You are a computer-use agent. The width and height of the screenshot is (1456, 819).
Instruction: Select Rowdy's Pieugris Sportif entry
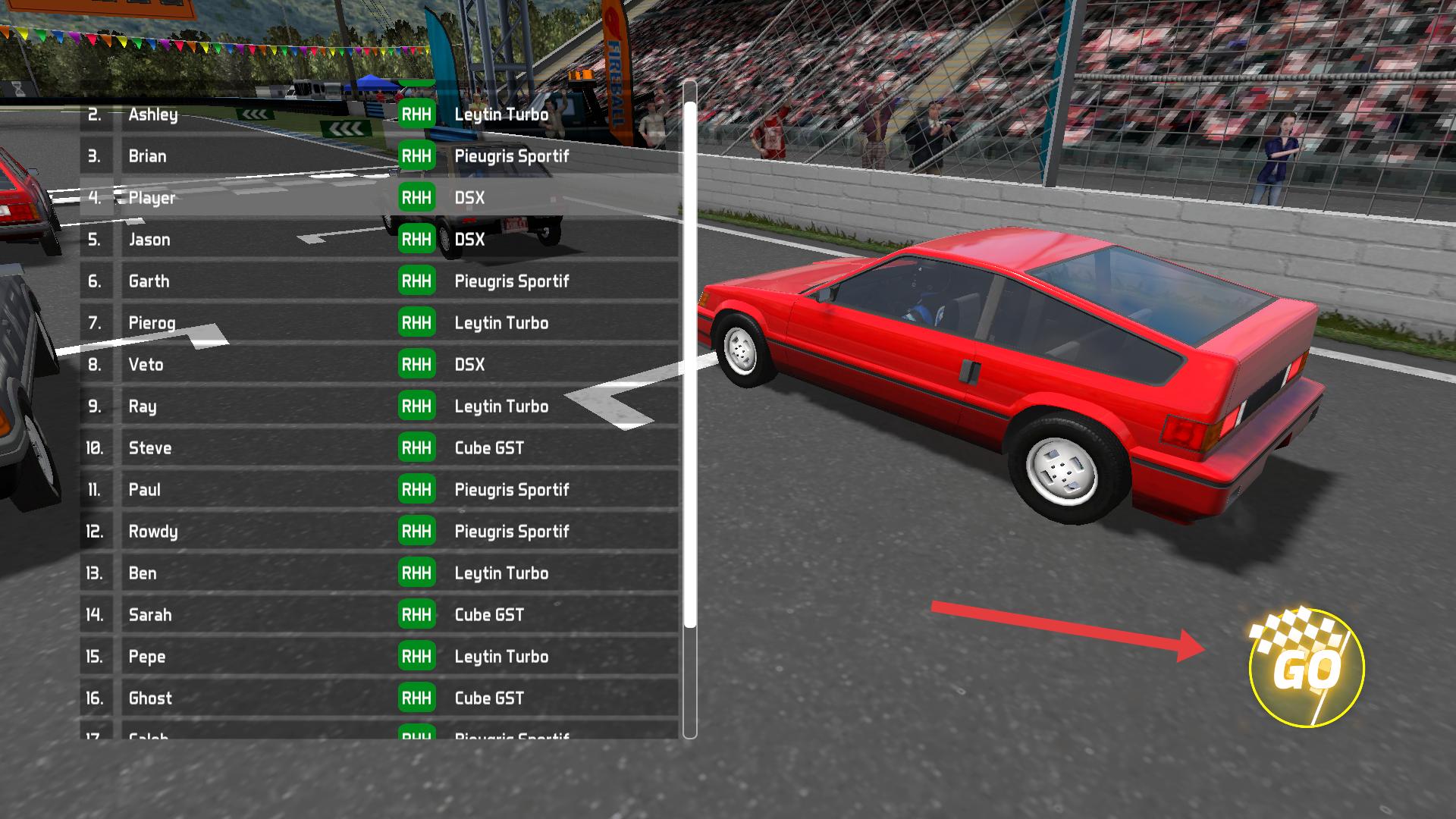(x=379, y=532)
